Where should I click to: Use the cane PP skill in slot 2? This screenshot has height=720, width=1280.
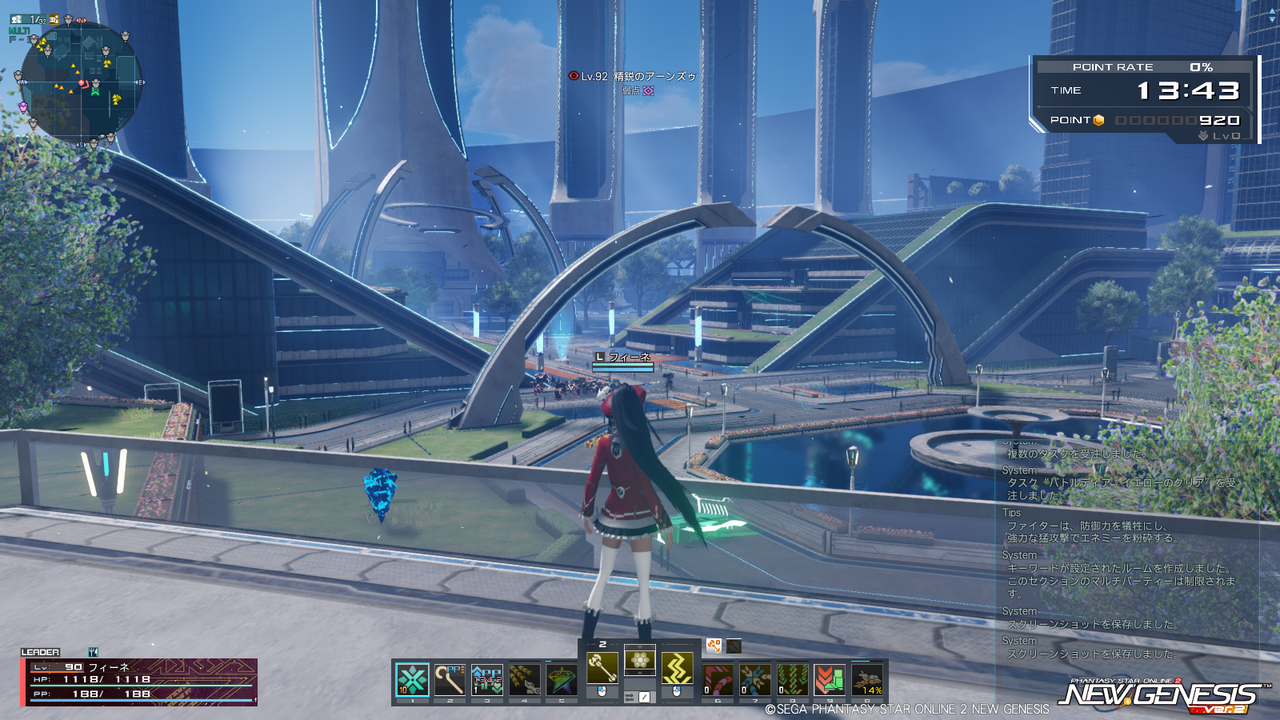coord(450,680)
